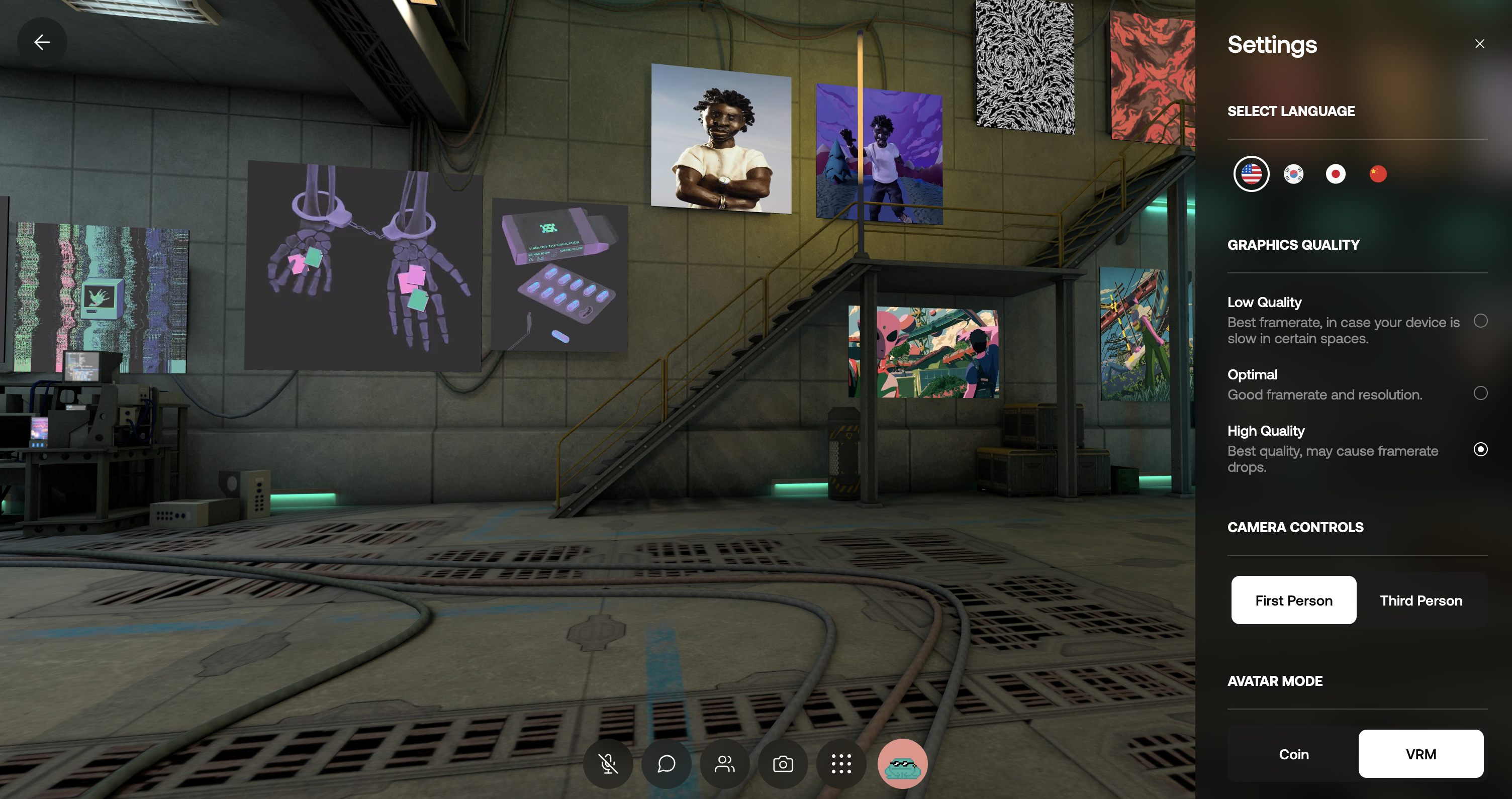Screen dimensions: 1512x799
Task: Go back with the arrow button
Action: 42,42
